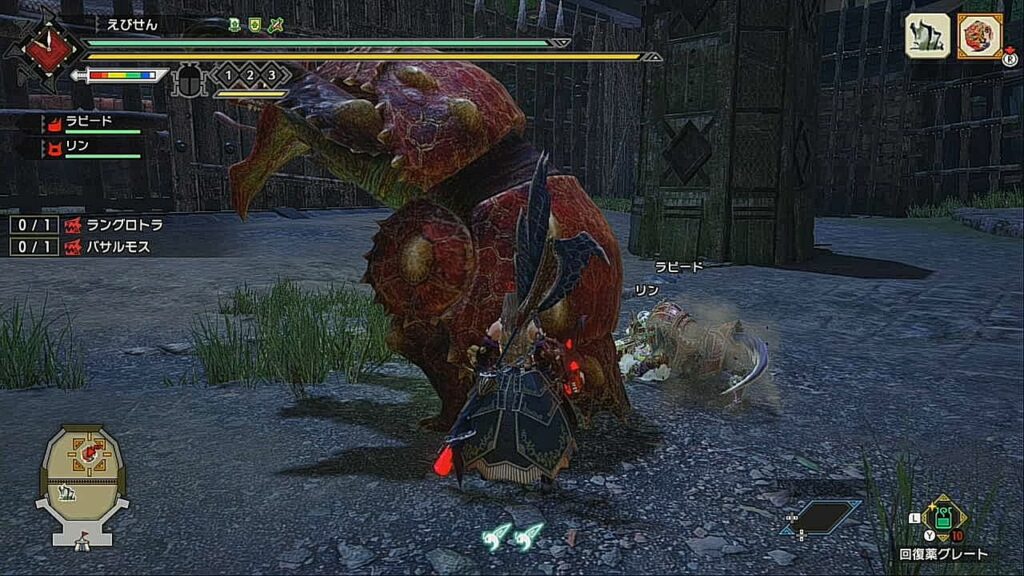Click the Volvidon monster icon
1024x576 pixels.
(979, 36)
